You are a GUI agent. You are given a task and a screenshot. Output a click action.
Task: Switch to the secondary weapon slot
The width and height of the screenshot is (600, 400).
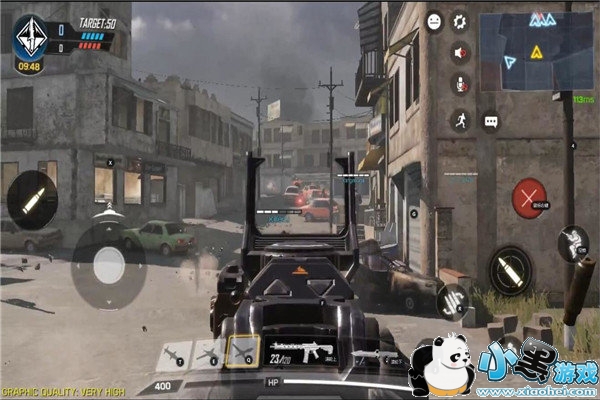[375, 355]
